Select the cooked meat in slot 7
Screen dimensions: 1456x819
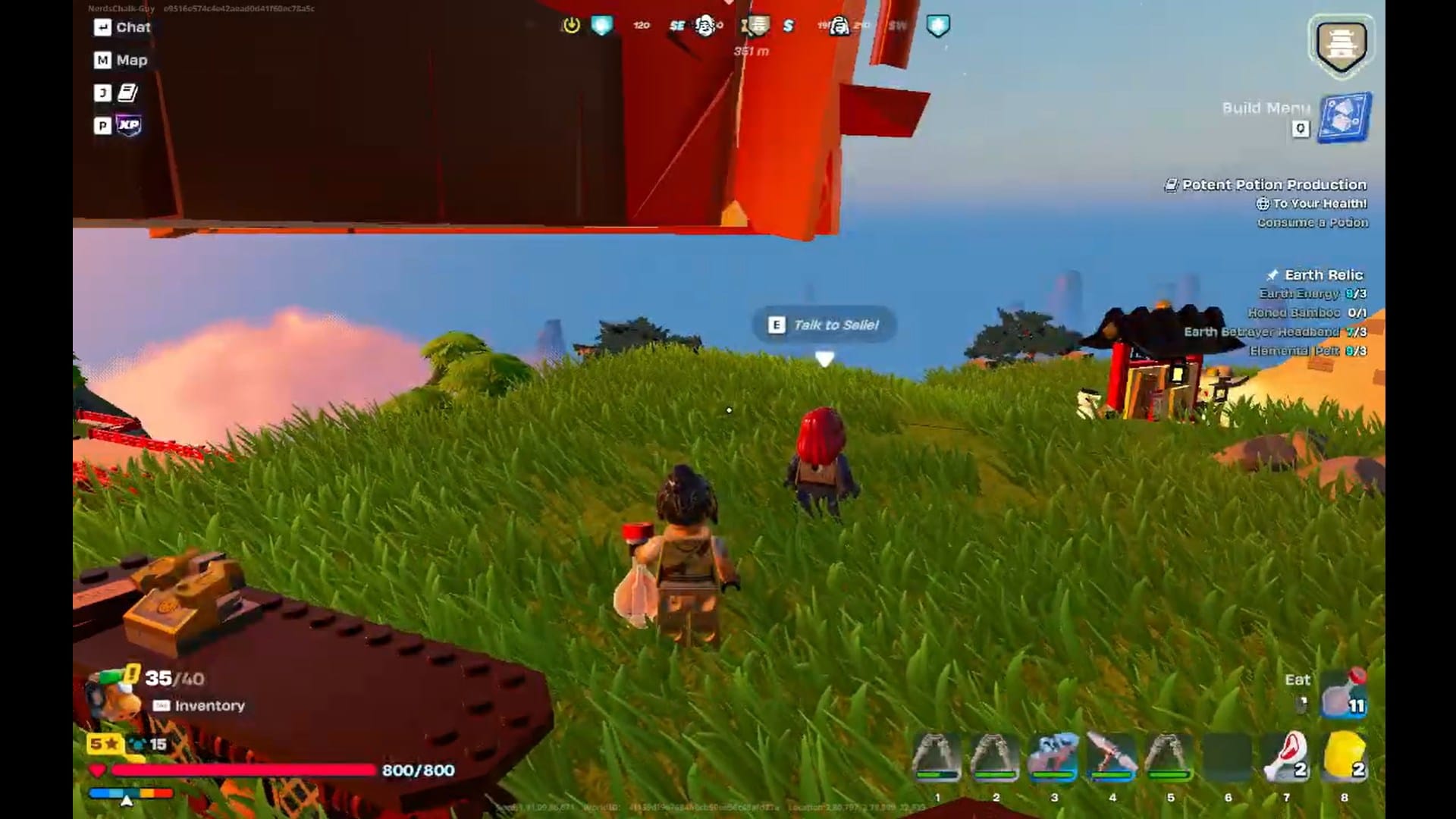1288,757
